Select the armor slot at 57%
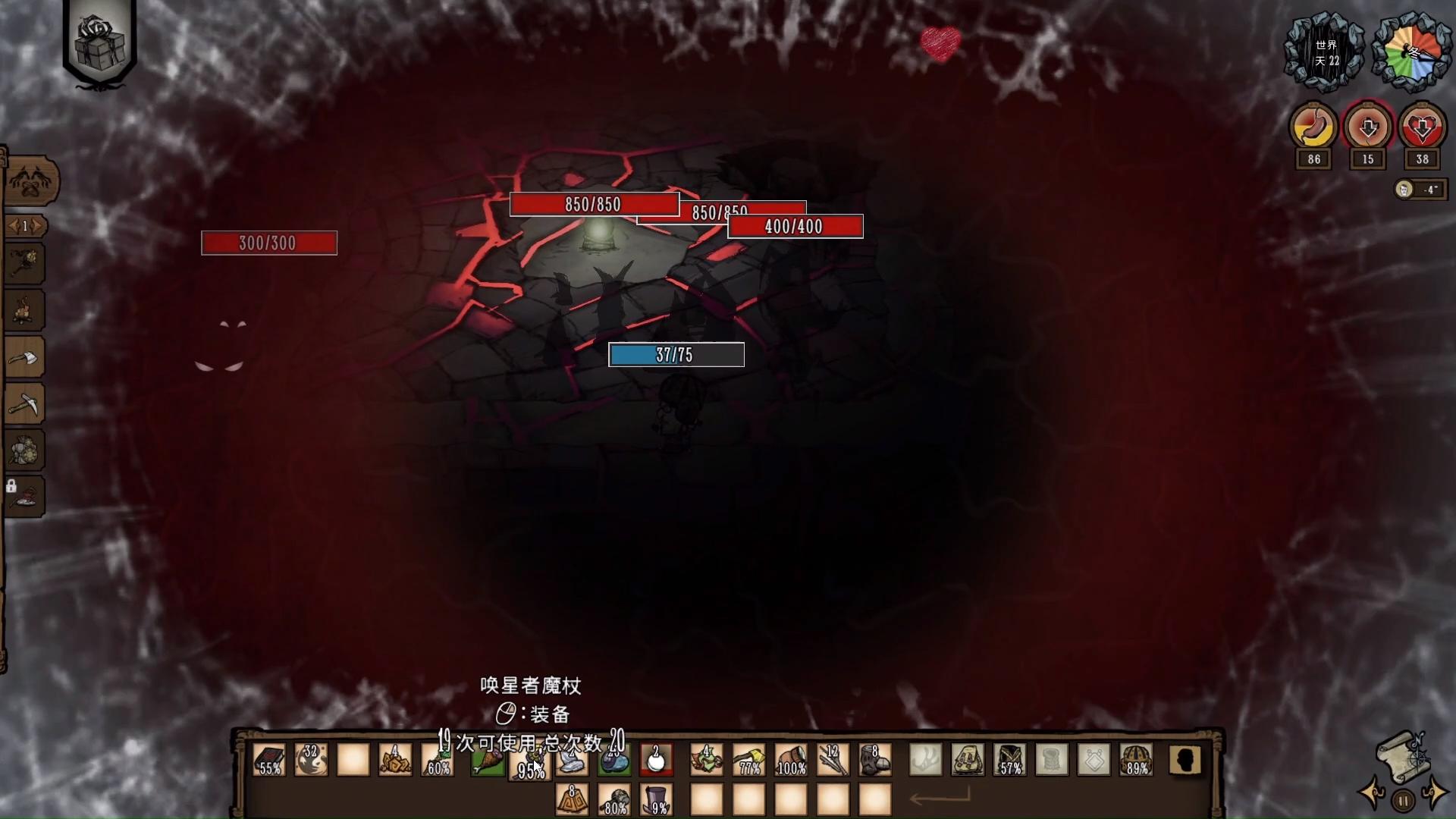This screenshot has width=1456, height=819. 1010,760
